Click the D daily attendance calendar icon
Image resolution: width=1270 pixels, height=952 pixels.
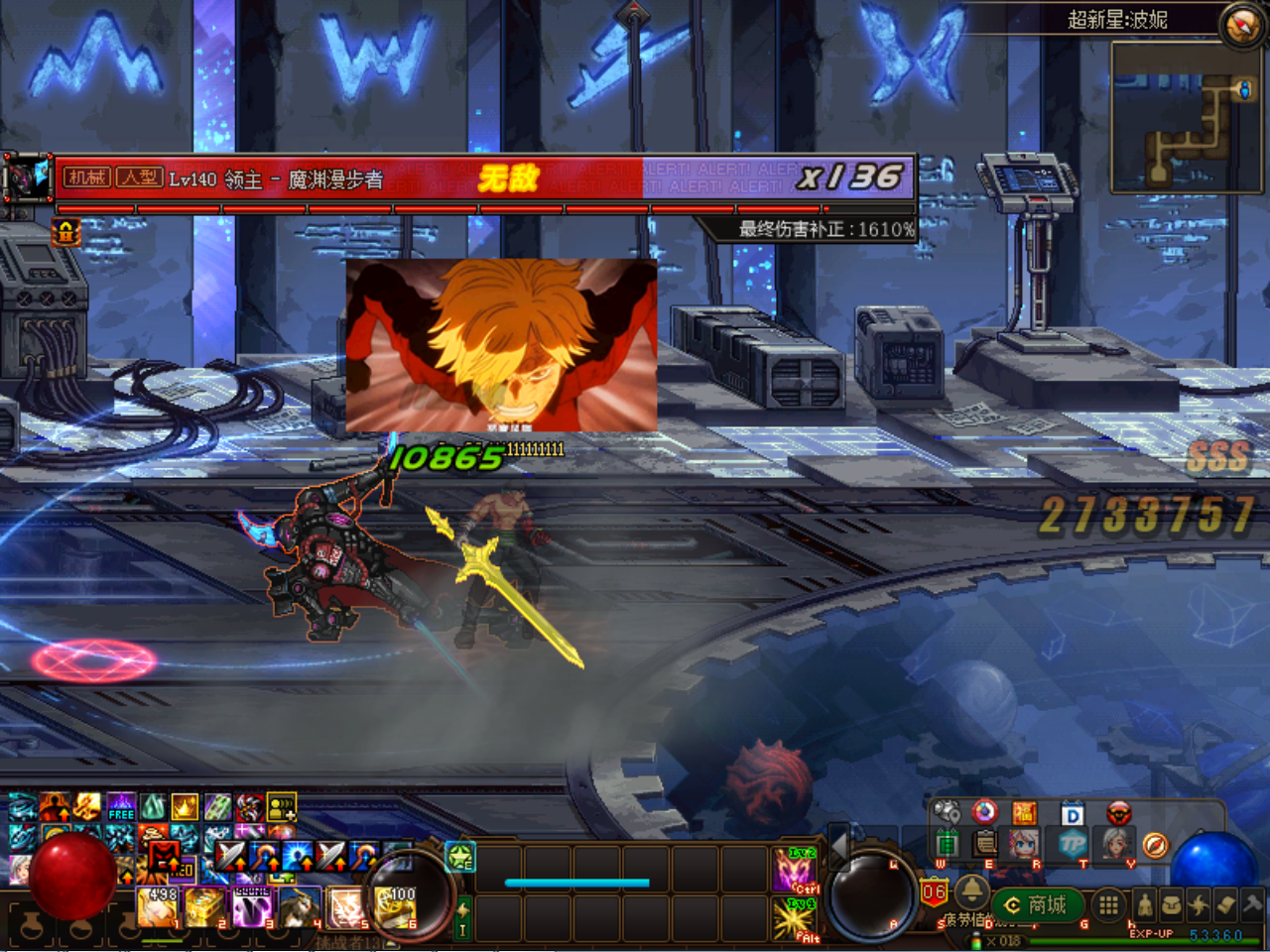pos(1073,812)
